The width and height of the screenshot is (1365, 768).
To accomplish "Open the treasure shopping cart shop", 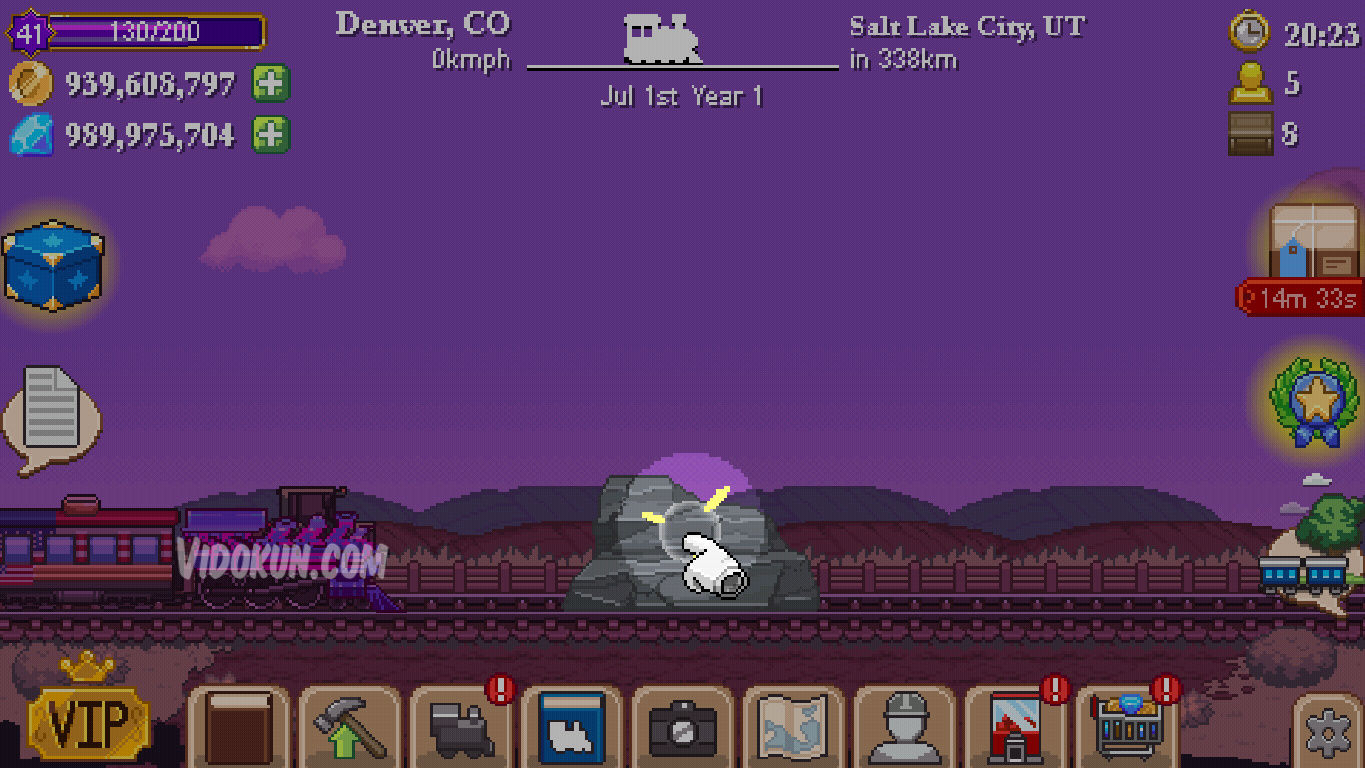I will (x=1126, y=730).
